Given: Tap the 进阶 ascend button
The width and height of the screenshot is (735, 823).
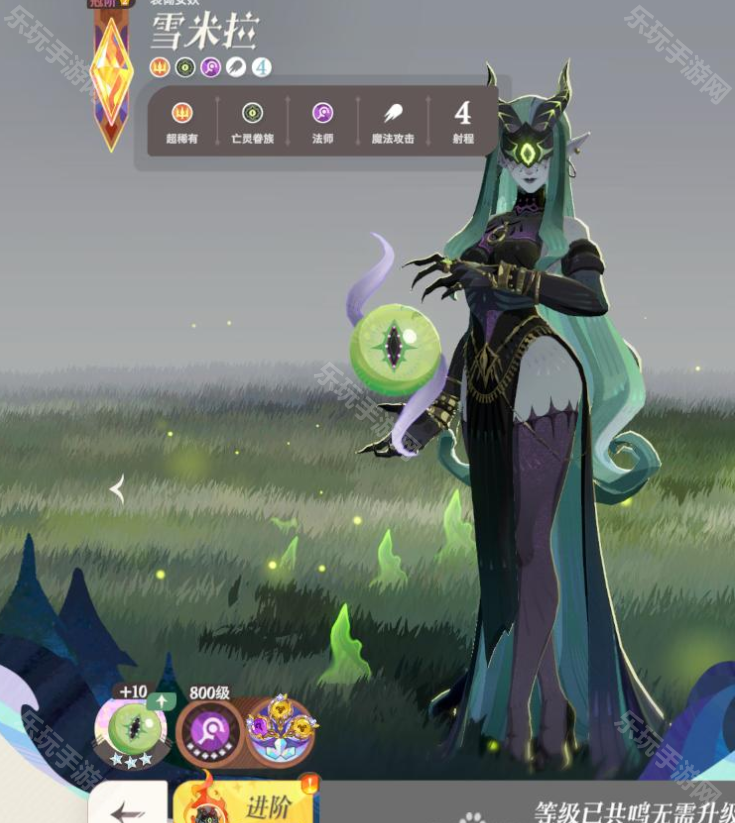Looking at the screenshot, I should [x=246, y=804].
